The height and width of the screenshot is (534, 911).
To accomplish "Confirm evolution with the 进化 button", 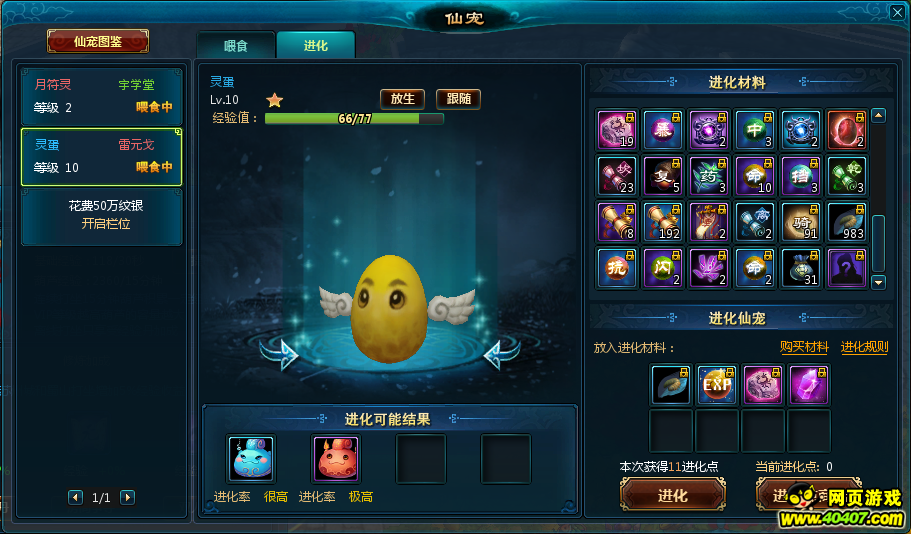I will [x=672, y=495].
